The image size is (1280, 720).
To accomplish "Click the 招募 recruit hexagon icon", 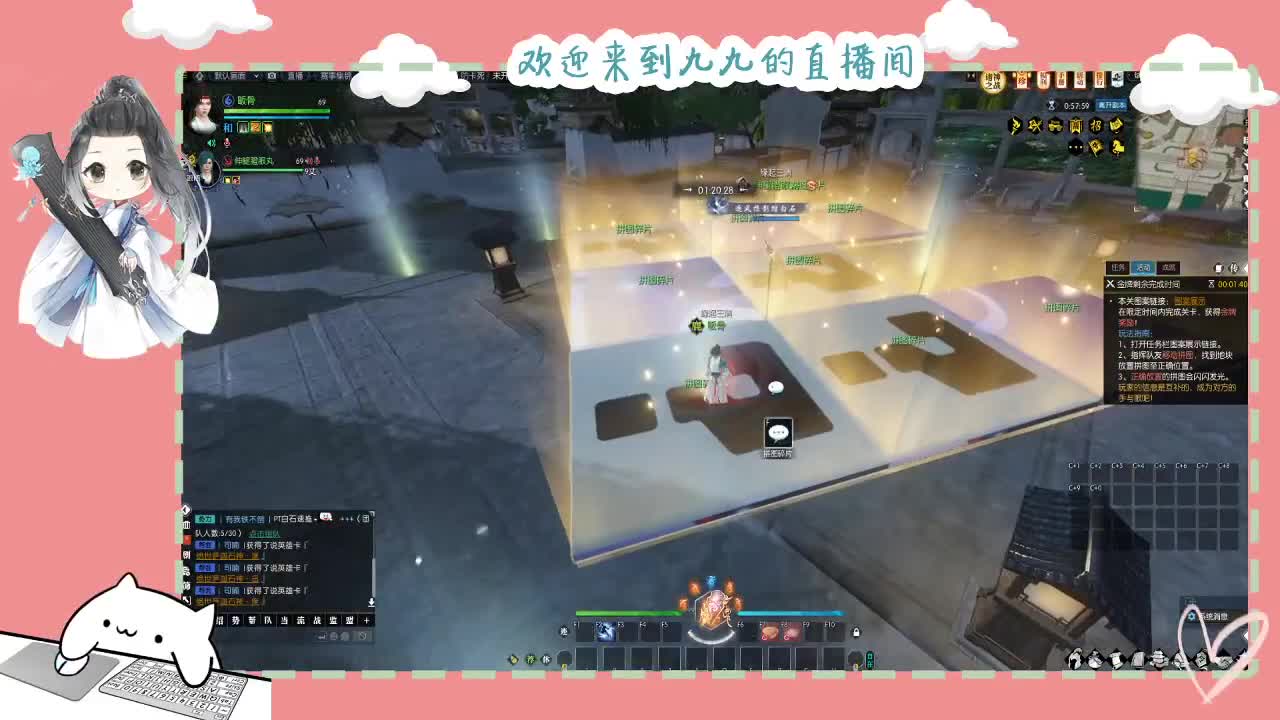I will [x=1095, y=126].
